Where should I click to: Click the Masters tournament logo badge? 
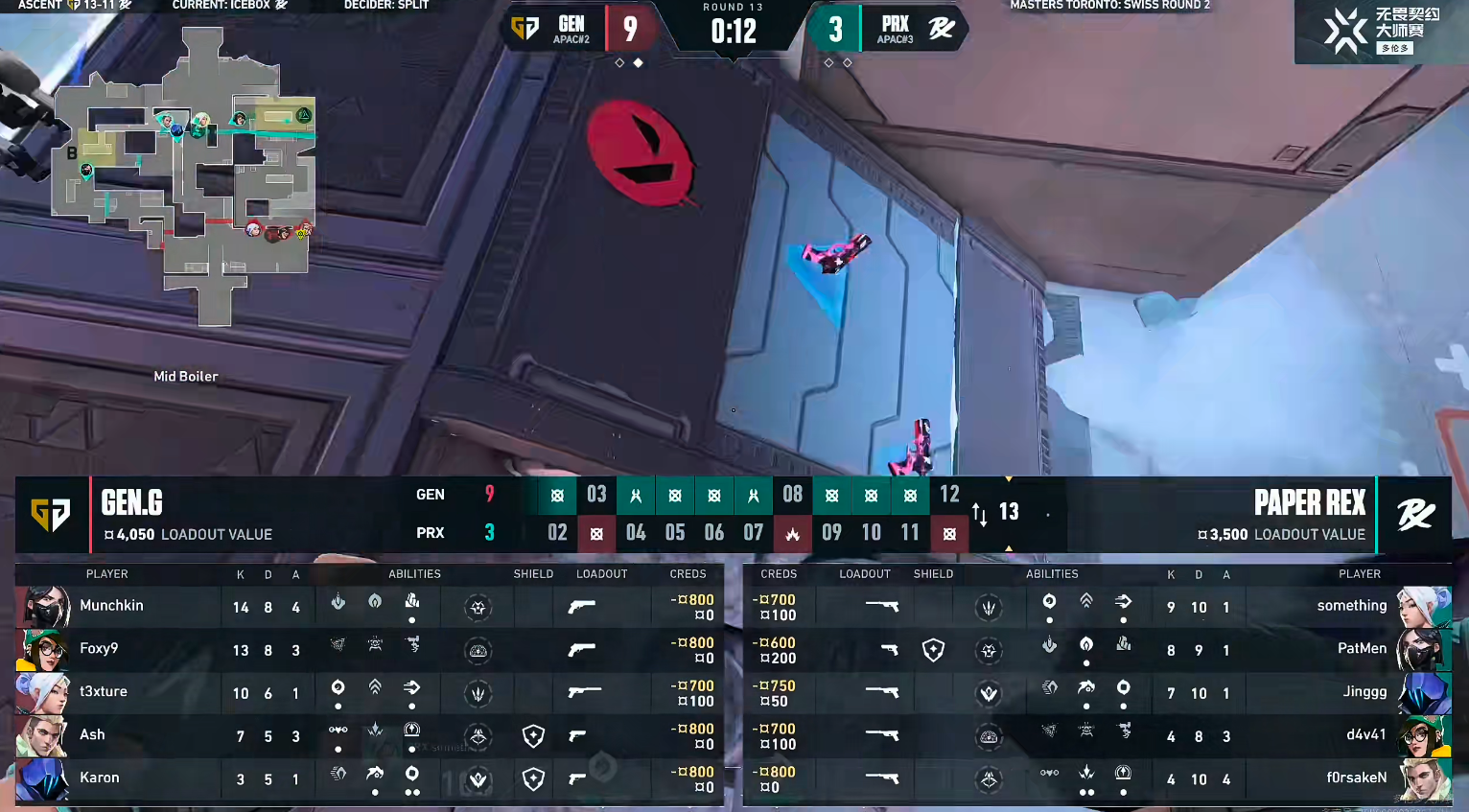[x=1381, y=32]
